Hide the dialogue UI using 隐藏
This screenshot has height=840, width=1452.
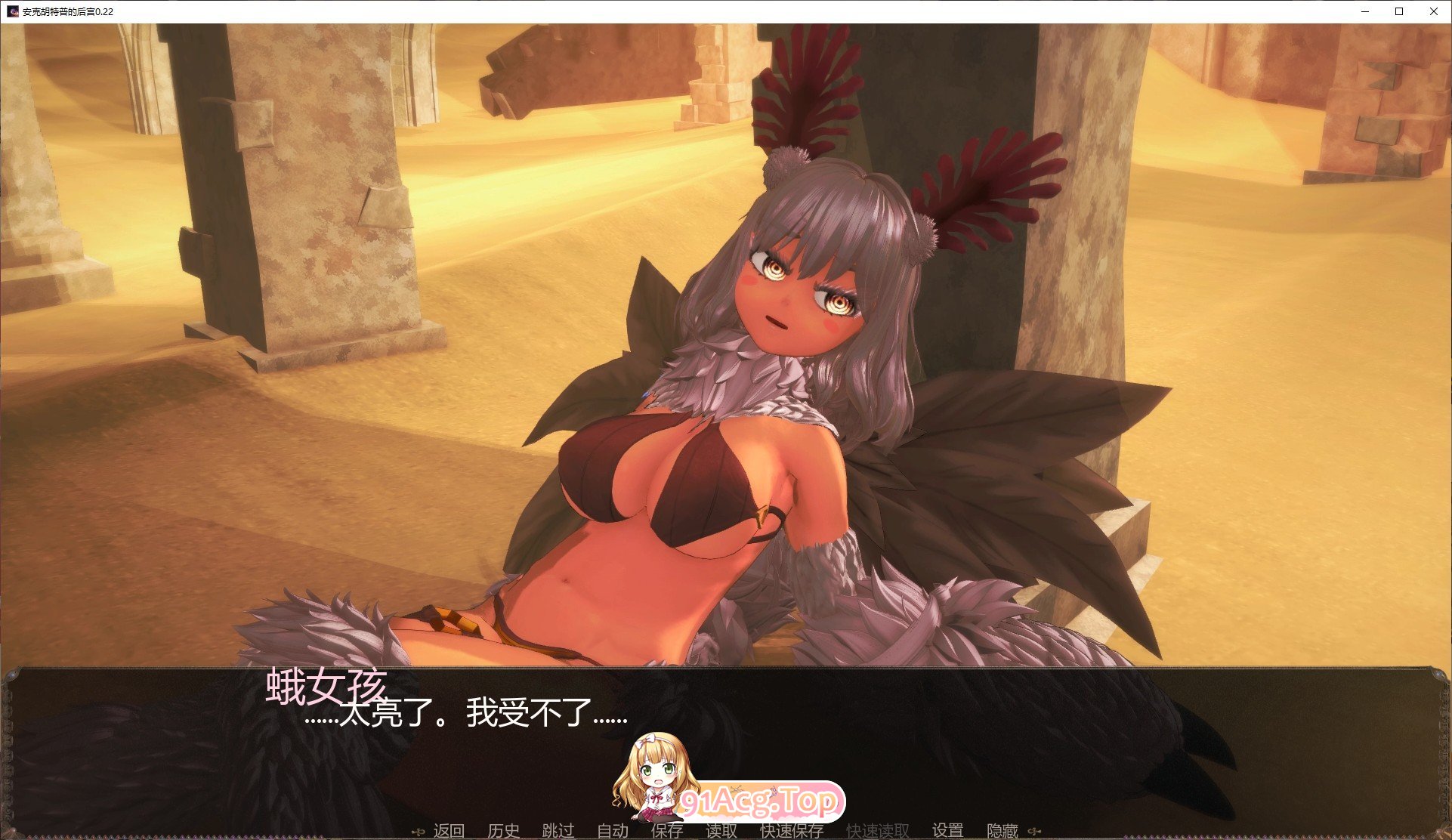click(x=1002, y=829)
